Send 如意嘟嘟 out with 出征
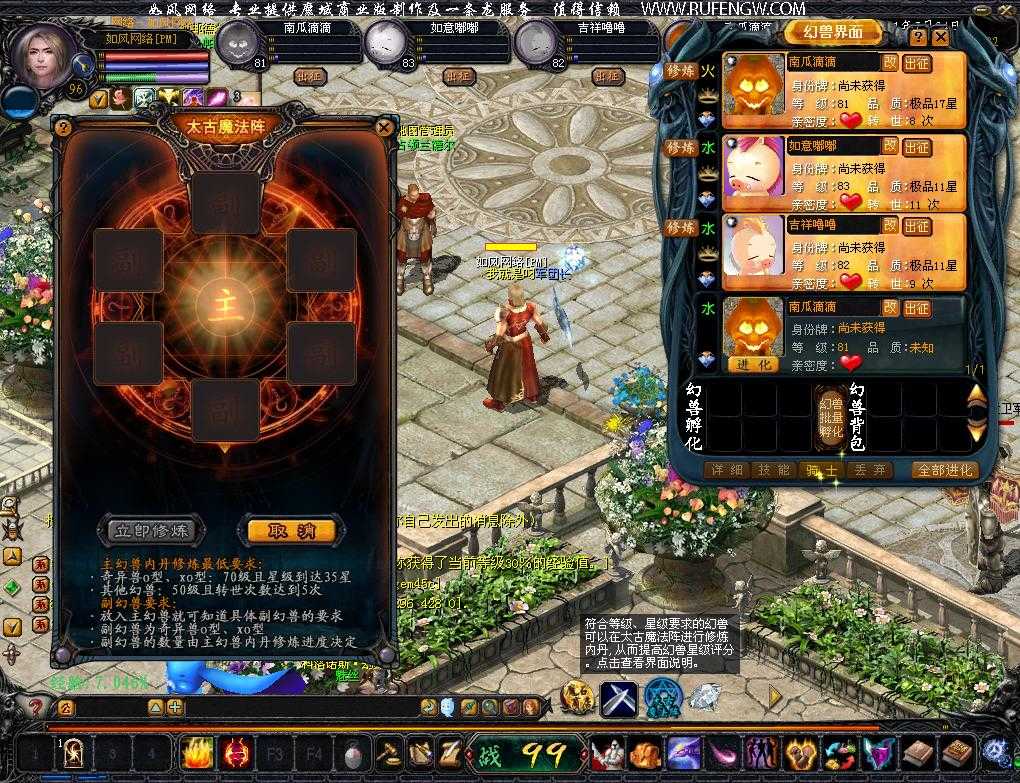This screenshot has height=783, width=1020. pos(917,146)
